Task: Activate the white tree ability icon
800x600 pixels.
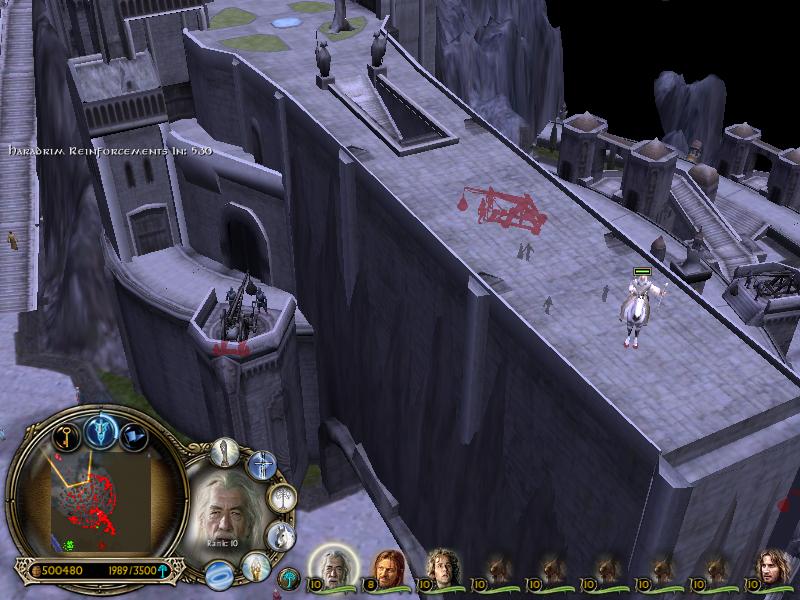Action: (x=283, y=497)
